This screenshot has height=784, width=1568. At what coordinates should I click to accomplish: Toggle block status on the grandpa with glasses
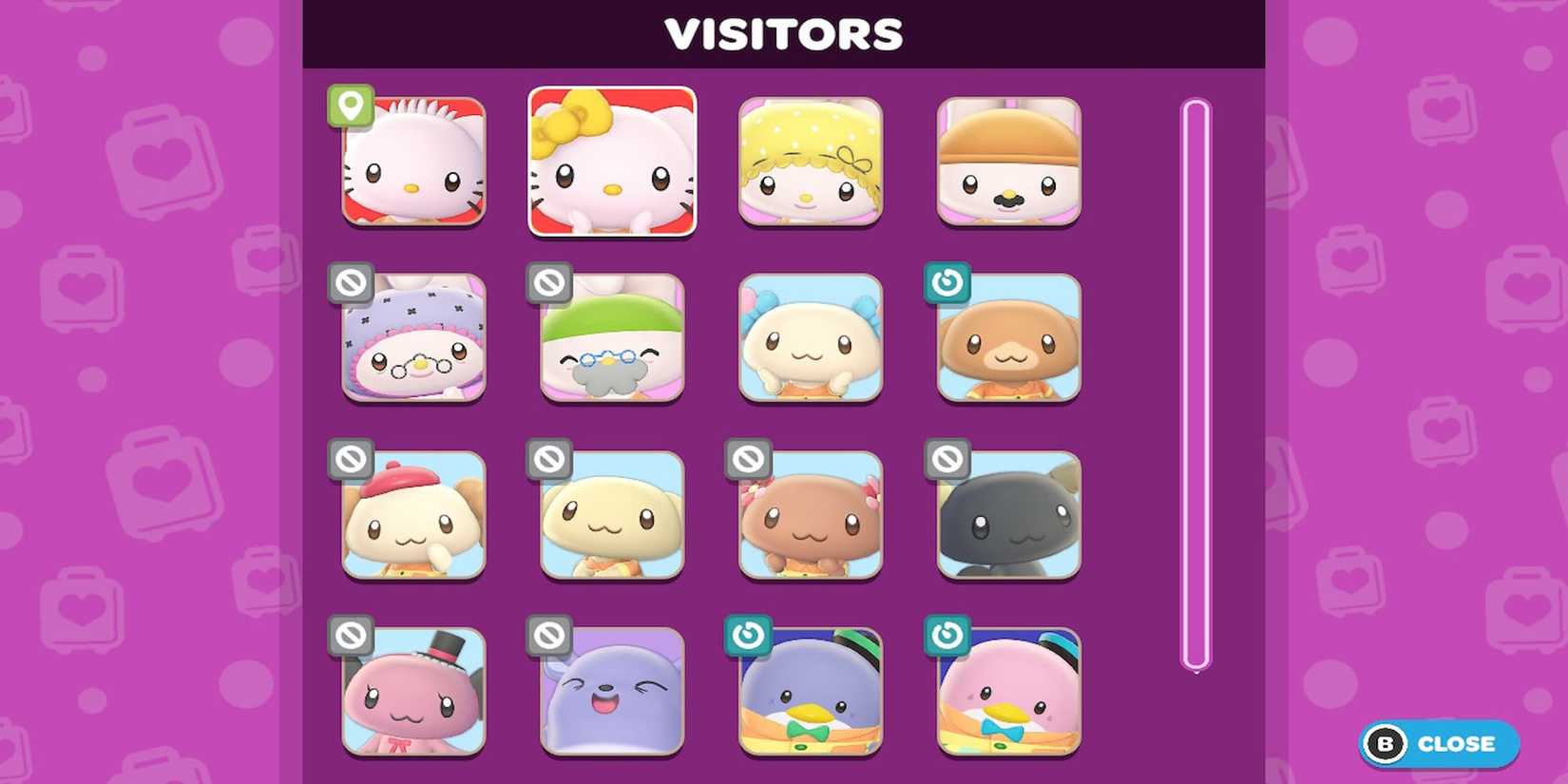pos(550,281)
